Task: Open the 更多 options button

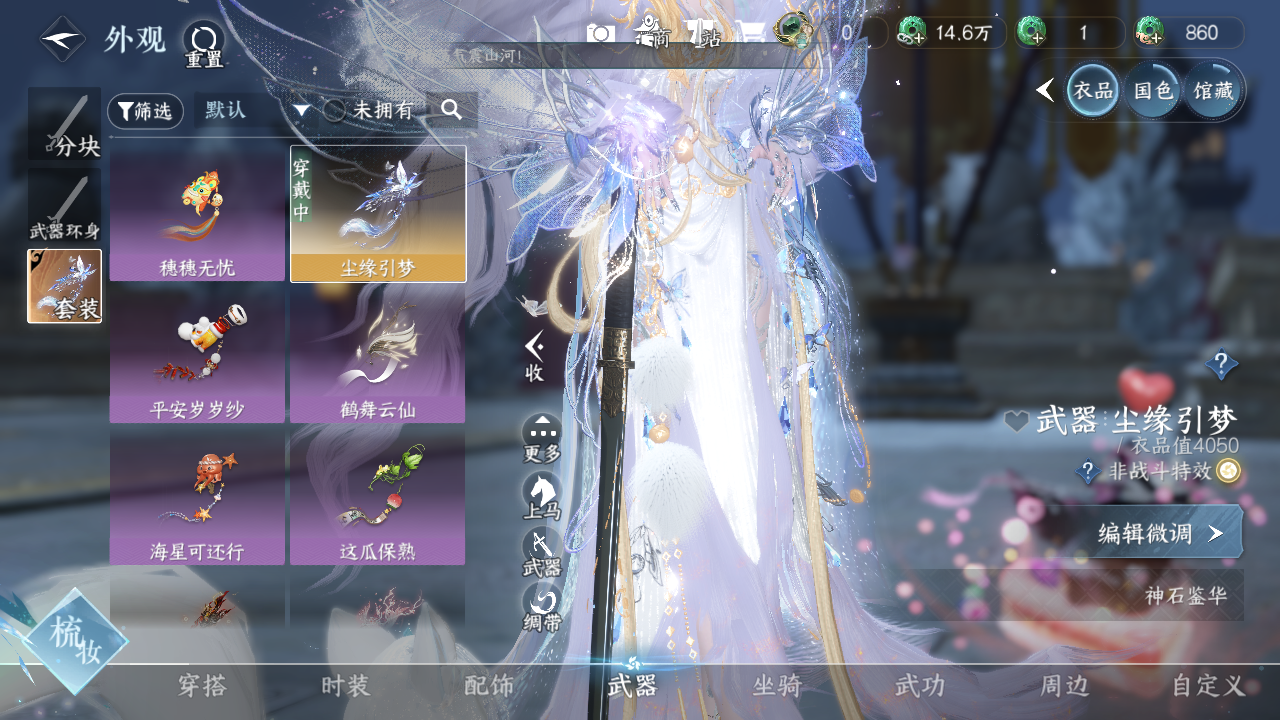Action: 542,438
